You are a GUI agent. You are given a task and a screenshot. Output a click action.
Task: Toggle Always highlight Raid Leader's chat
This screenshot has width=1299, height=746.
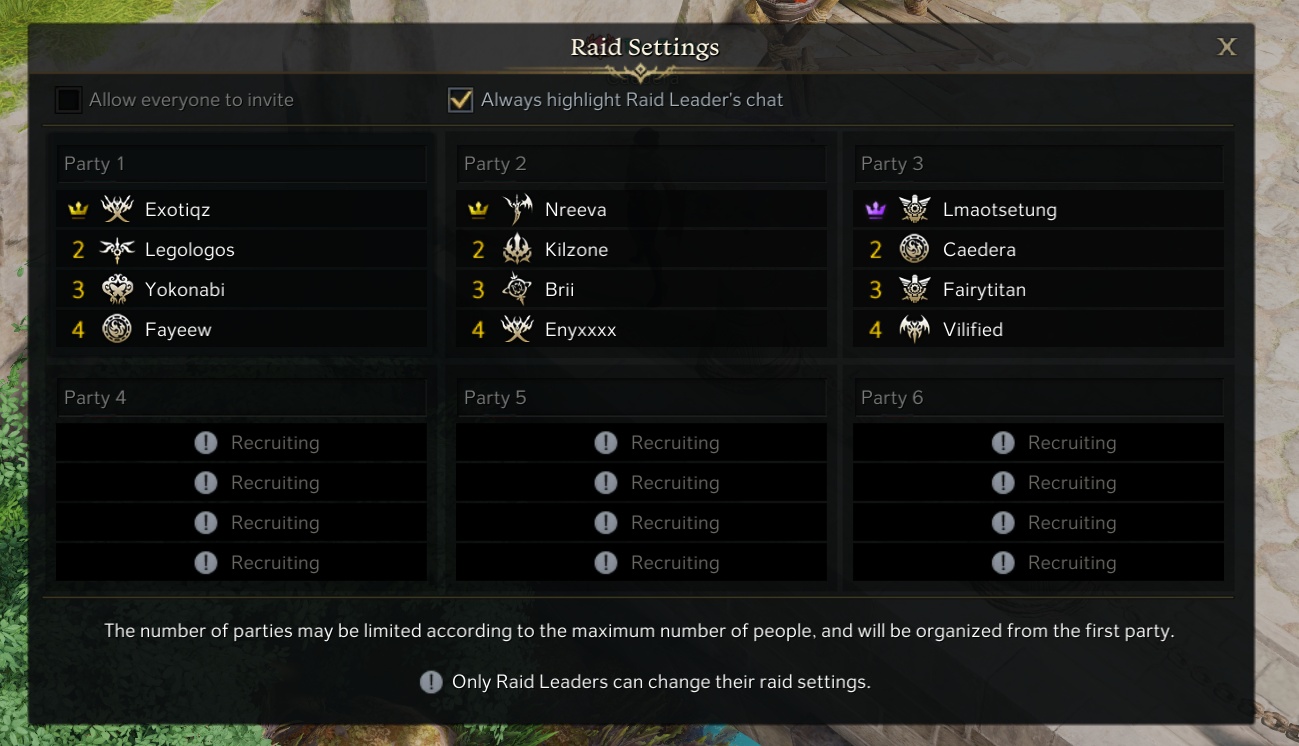(x=460, y=100)
